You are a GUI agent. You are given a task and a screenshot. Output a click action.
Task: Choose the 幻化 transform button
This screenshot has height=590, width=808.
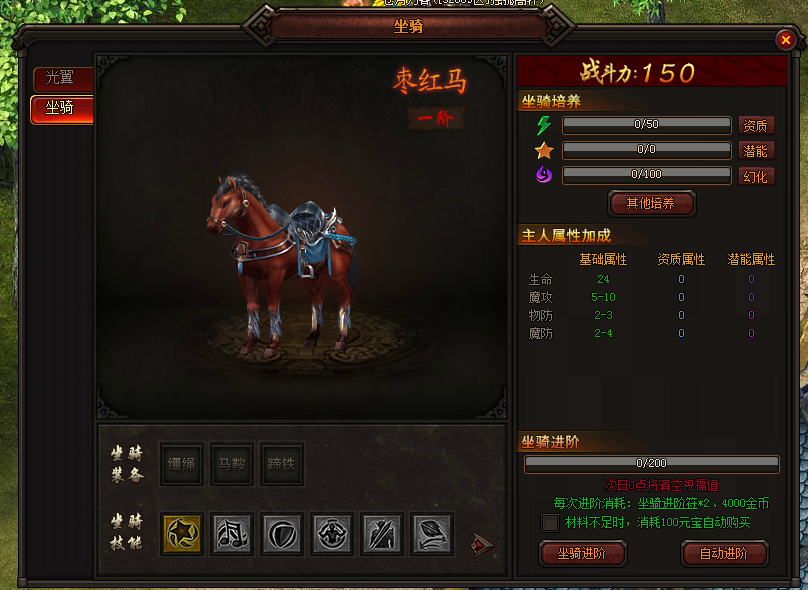(x=756, y=176)
